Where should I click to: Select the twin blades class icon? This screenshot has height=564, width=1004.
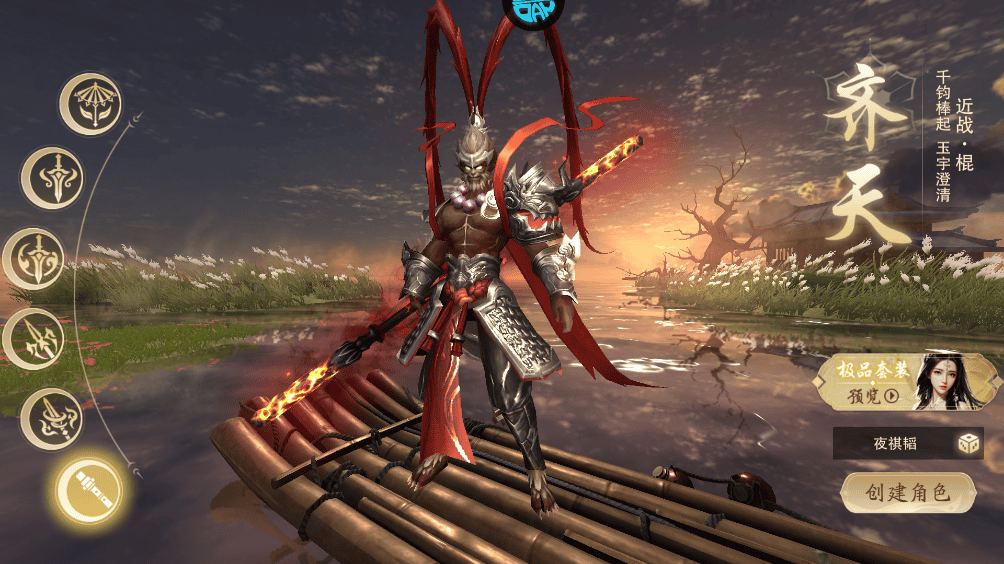click(x=33, y=338)
